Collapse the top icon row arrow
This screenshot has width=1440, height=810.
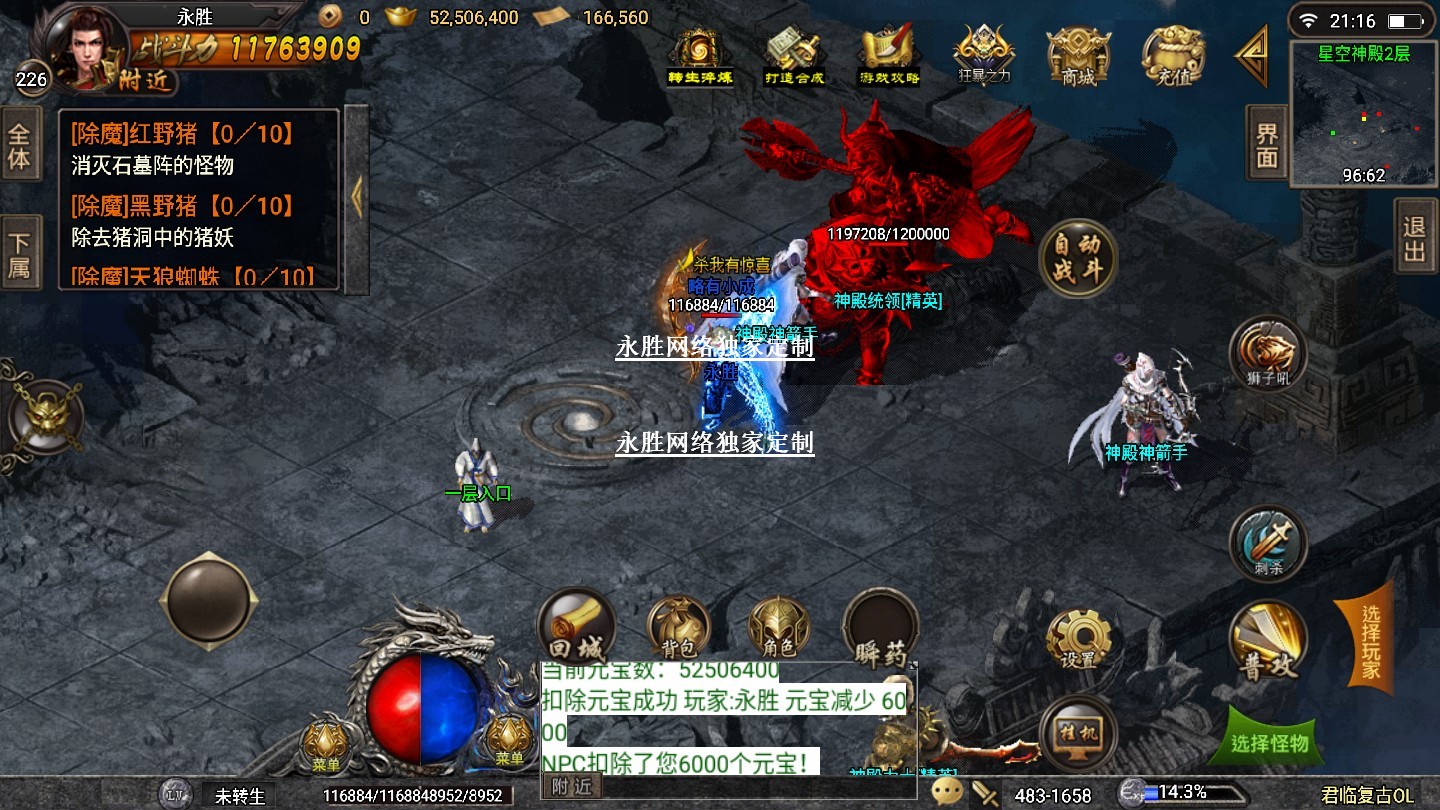(1253, 56)
